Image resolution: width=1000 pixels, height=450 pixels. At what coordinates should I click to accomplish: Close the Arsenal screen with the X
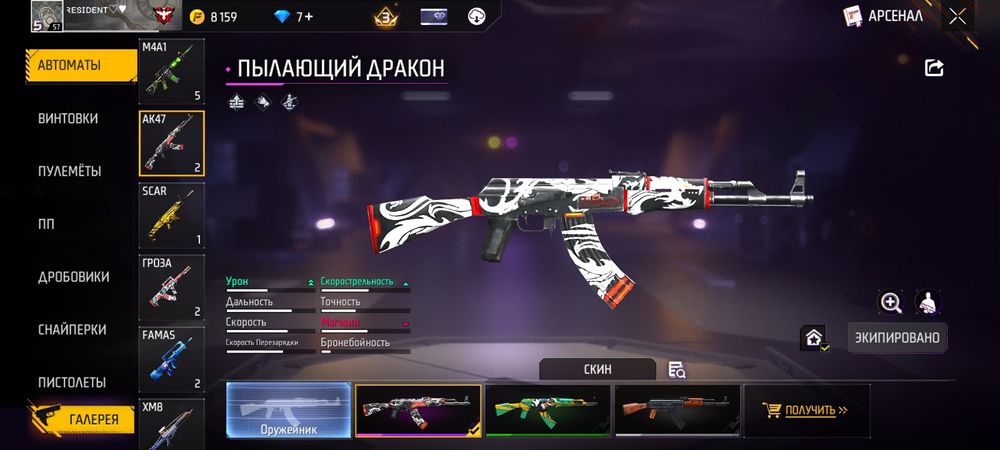pyautogui.click(x=958, y=16)
